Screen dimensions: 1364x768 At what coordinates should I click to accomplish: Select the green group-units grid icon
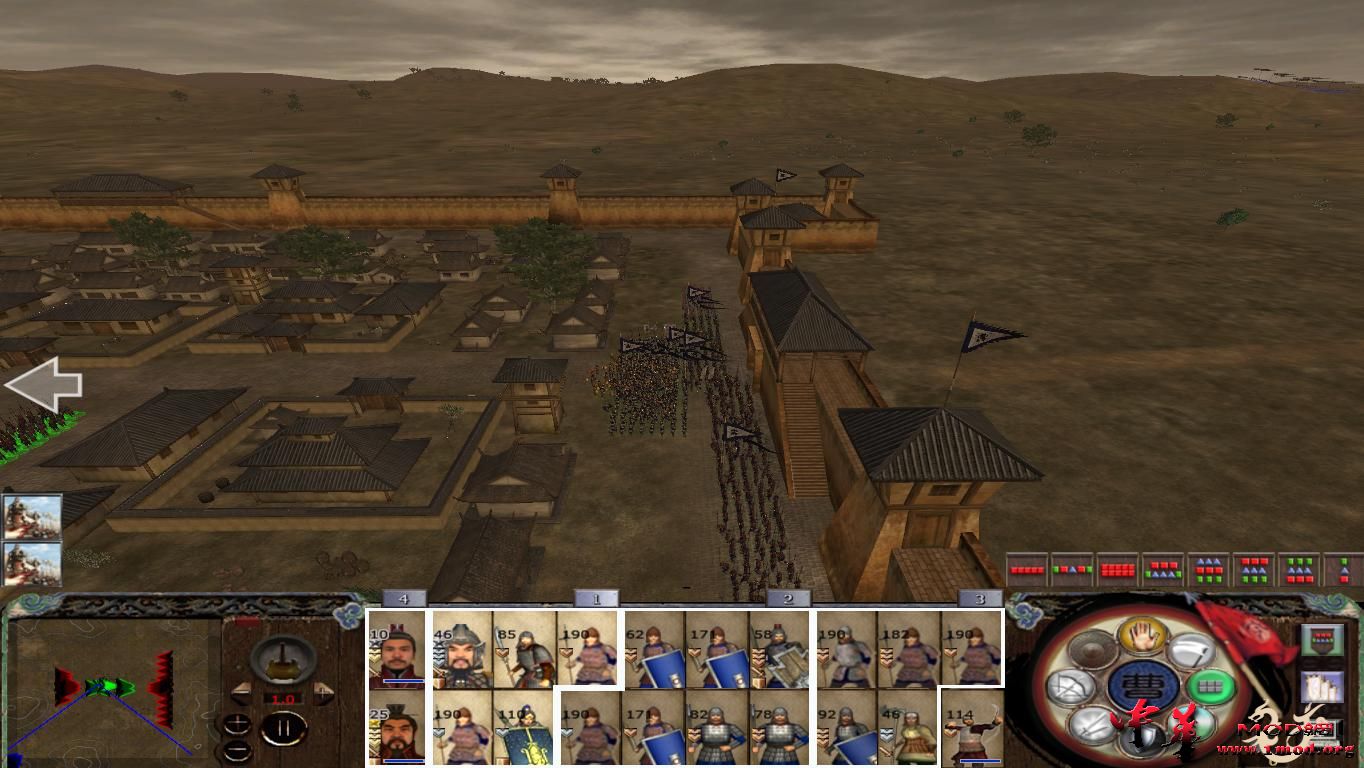[1211, 687]
